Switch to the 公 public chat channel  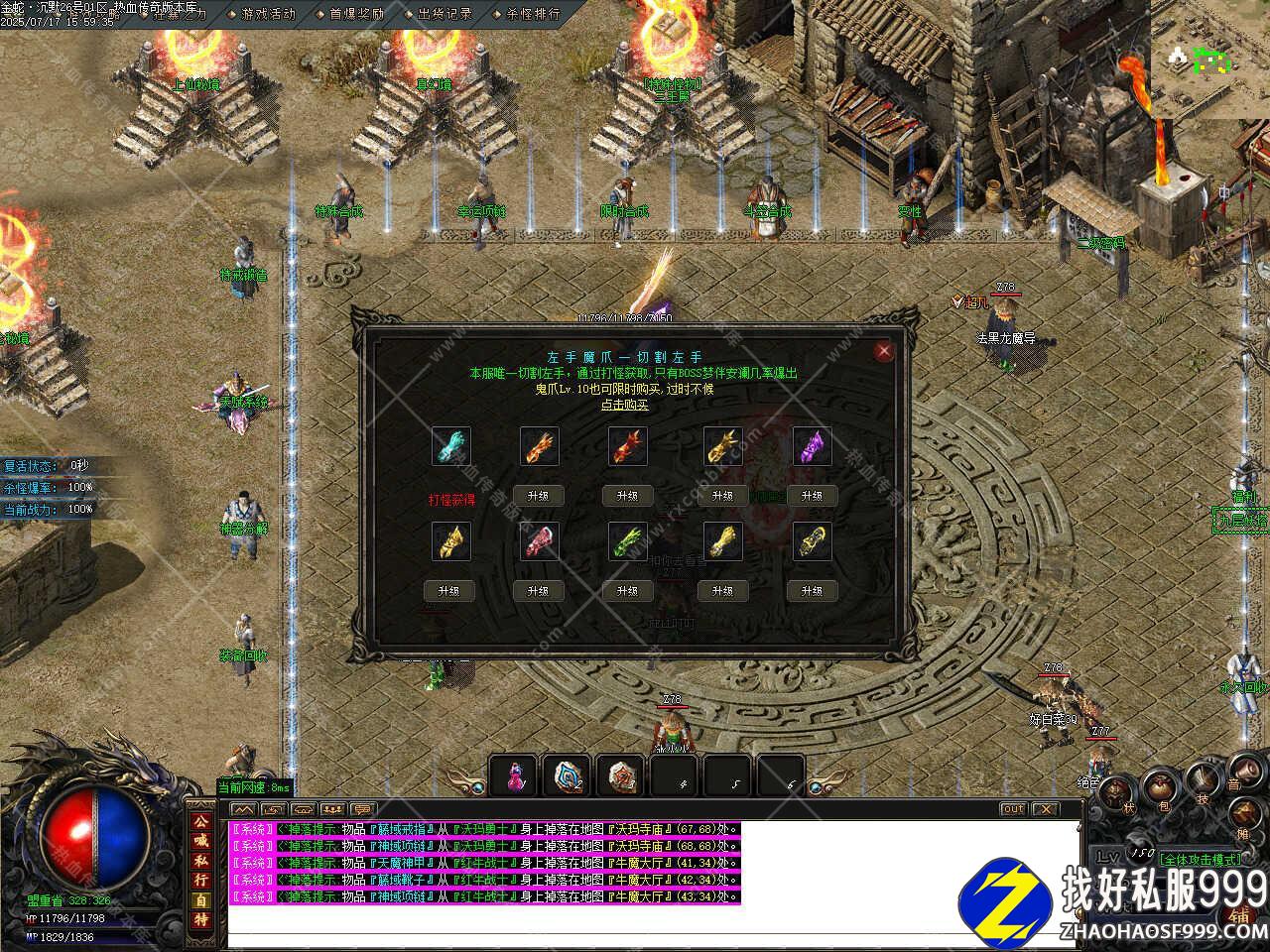[x=200, y=822]
